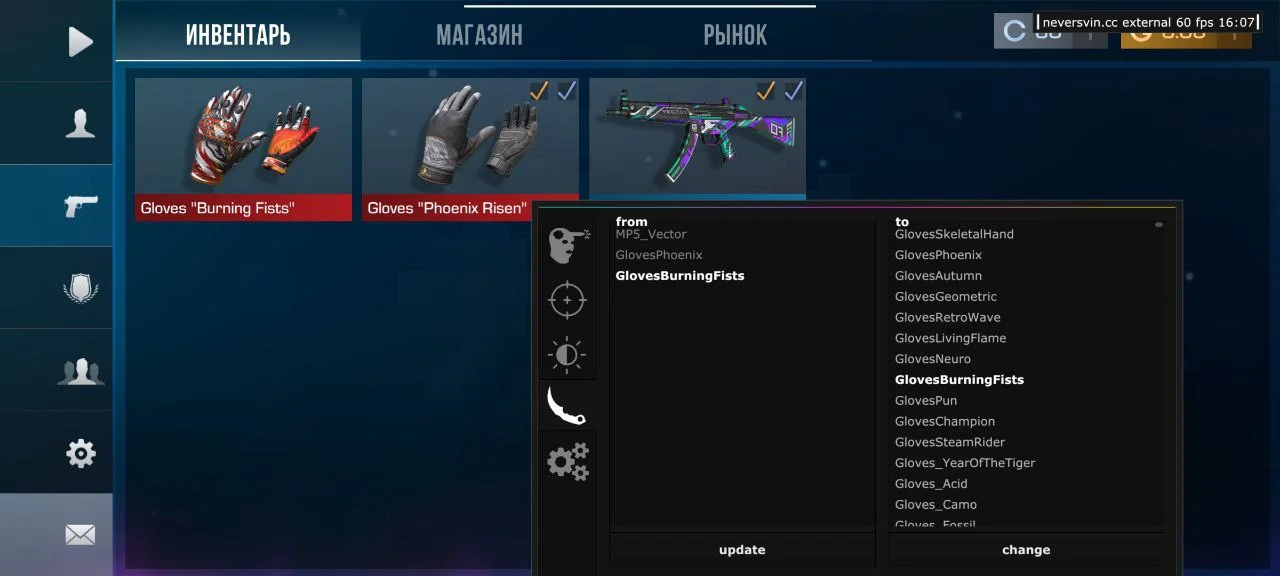Viewport: 1280px width, 576px height.
Task: Choose GlovesRetroWave in the to list
Action: point(947,318)
